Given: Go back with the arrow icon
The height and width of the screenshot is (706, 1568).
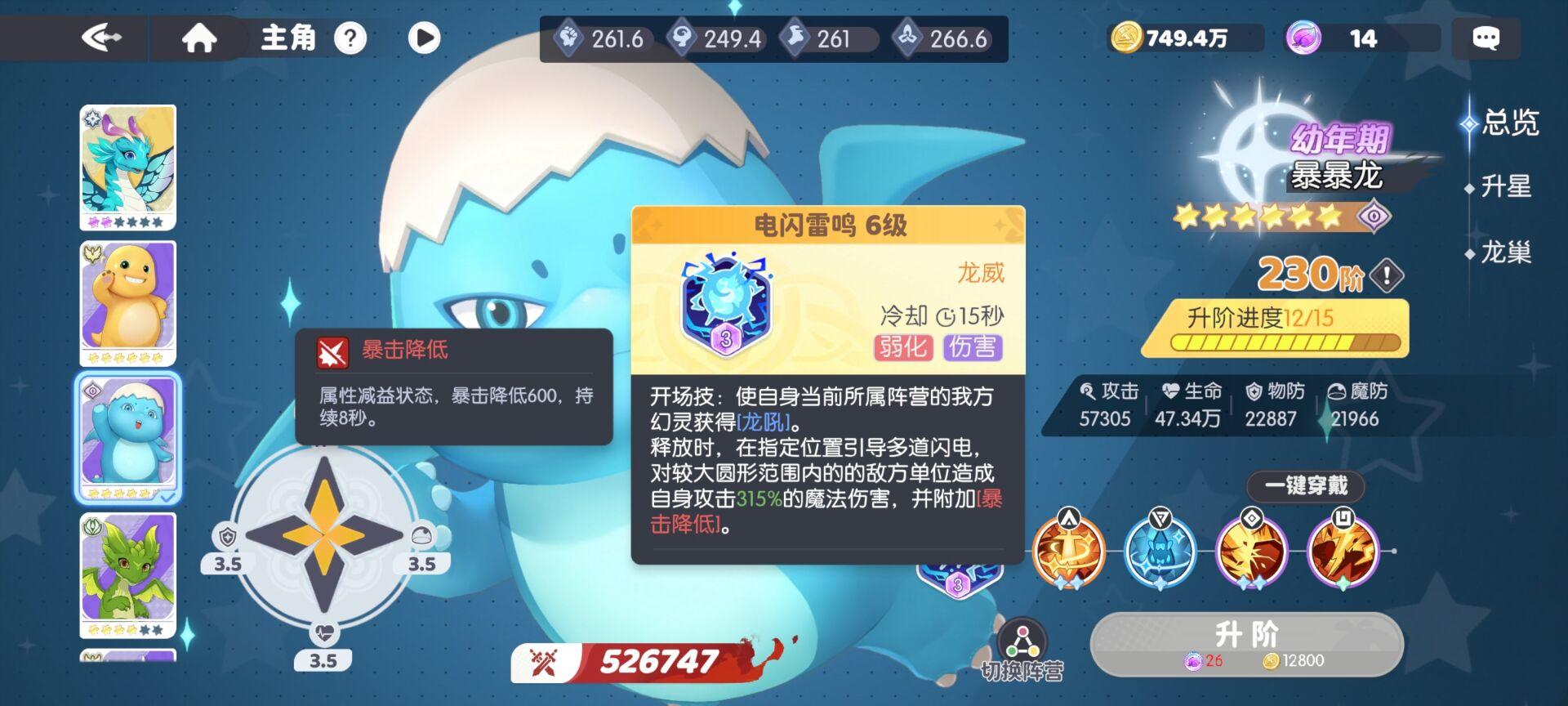Looking at the screenshot, I should click(x=104, y=36).
